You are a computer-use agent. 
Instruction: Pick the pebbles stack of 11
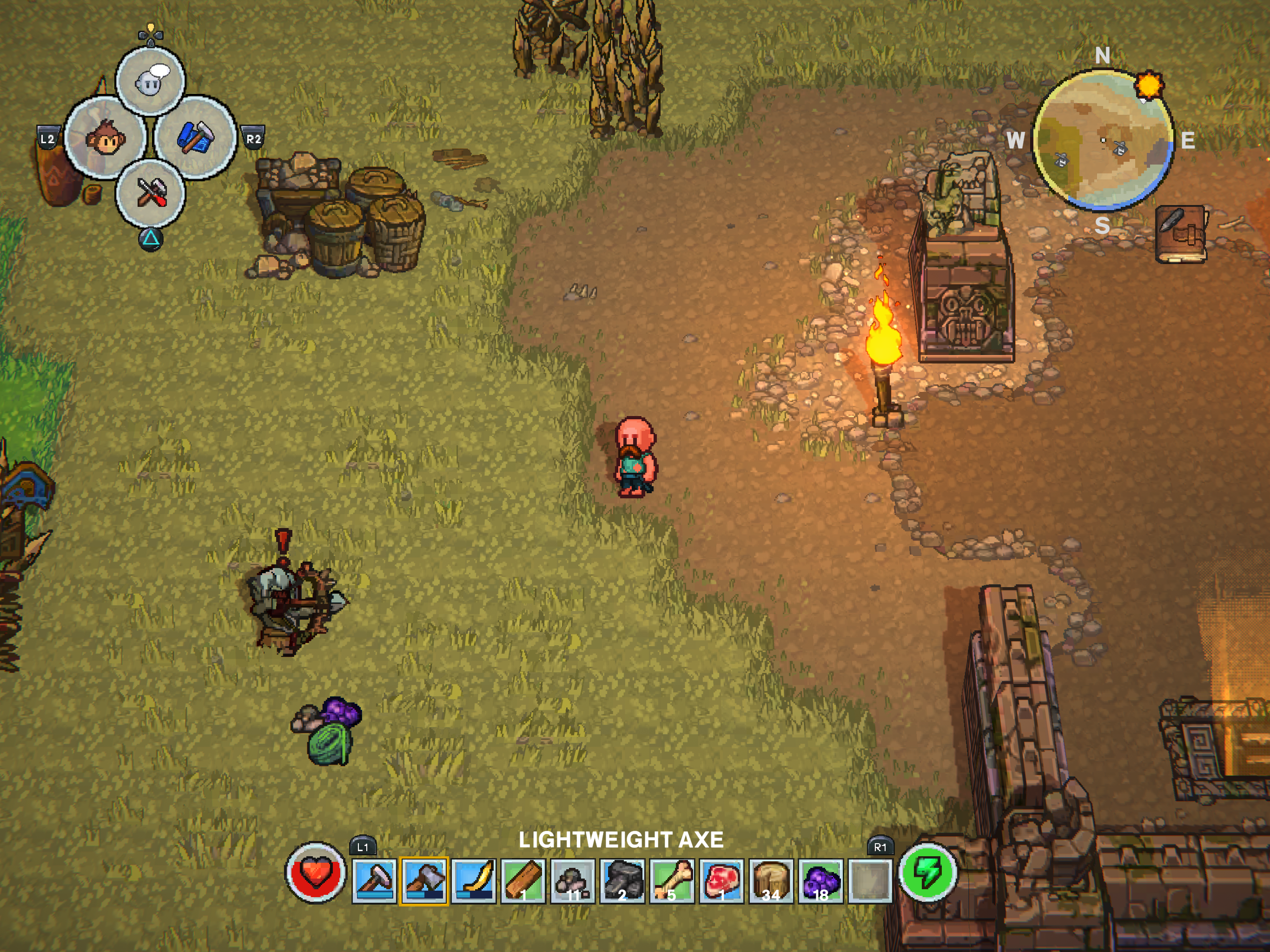pos(572,880)
